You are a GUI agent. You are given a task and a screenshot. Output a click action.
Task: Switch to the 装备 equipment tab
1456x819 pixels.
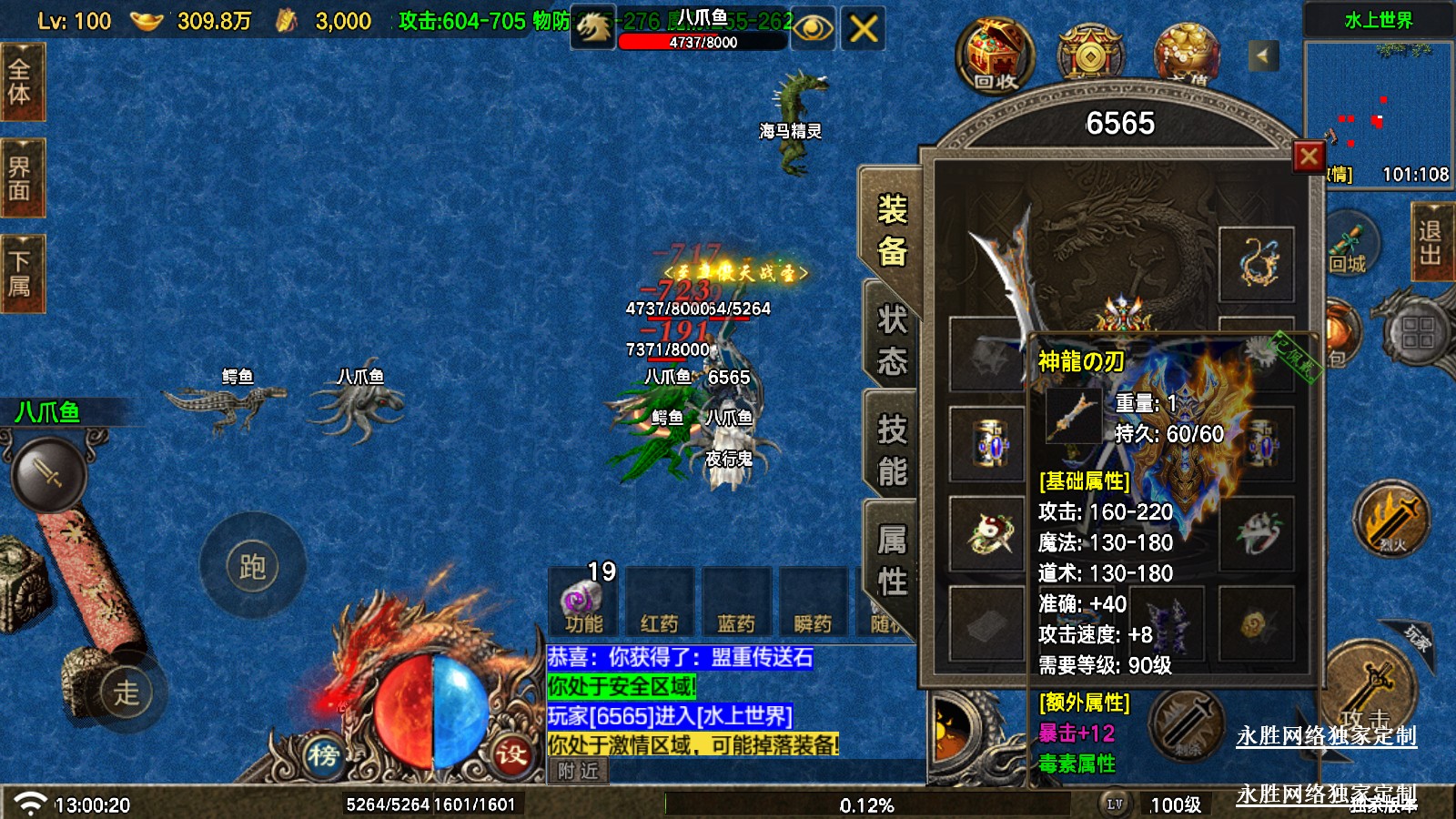[892, 230]
